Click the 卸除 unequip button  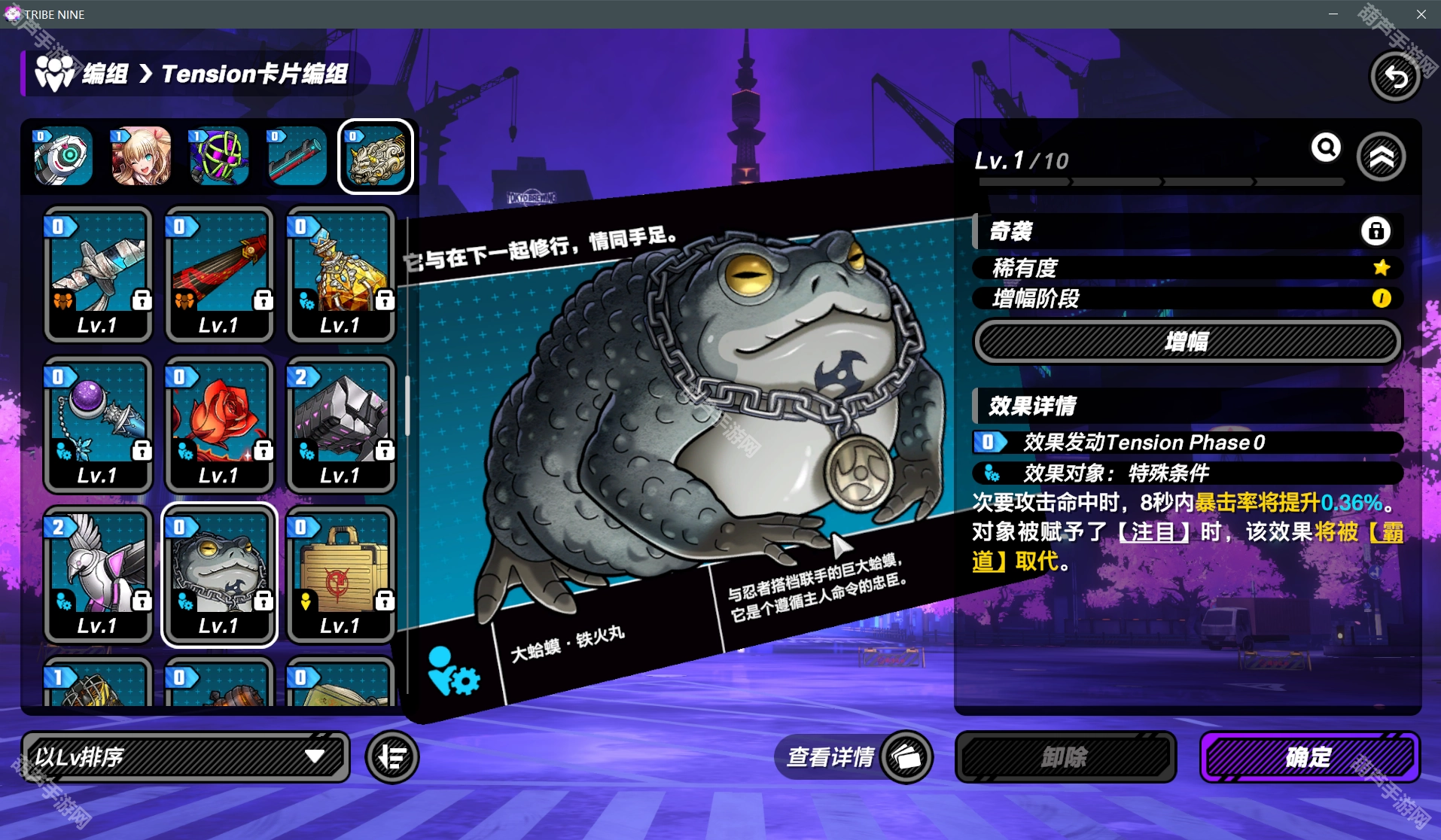1065,756
